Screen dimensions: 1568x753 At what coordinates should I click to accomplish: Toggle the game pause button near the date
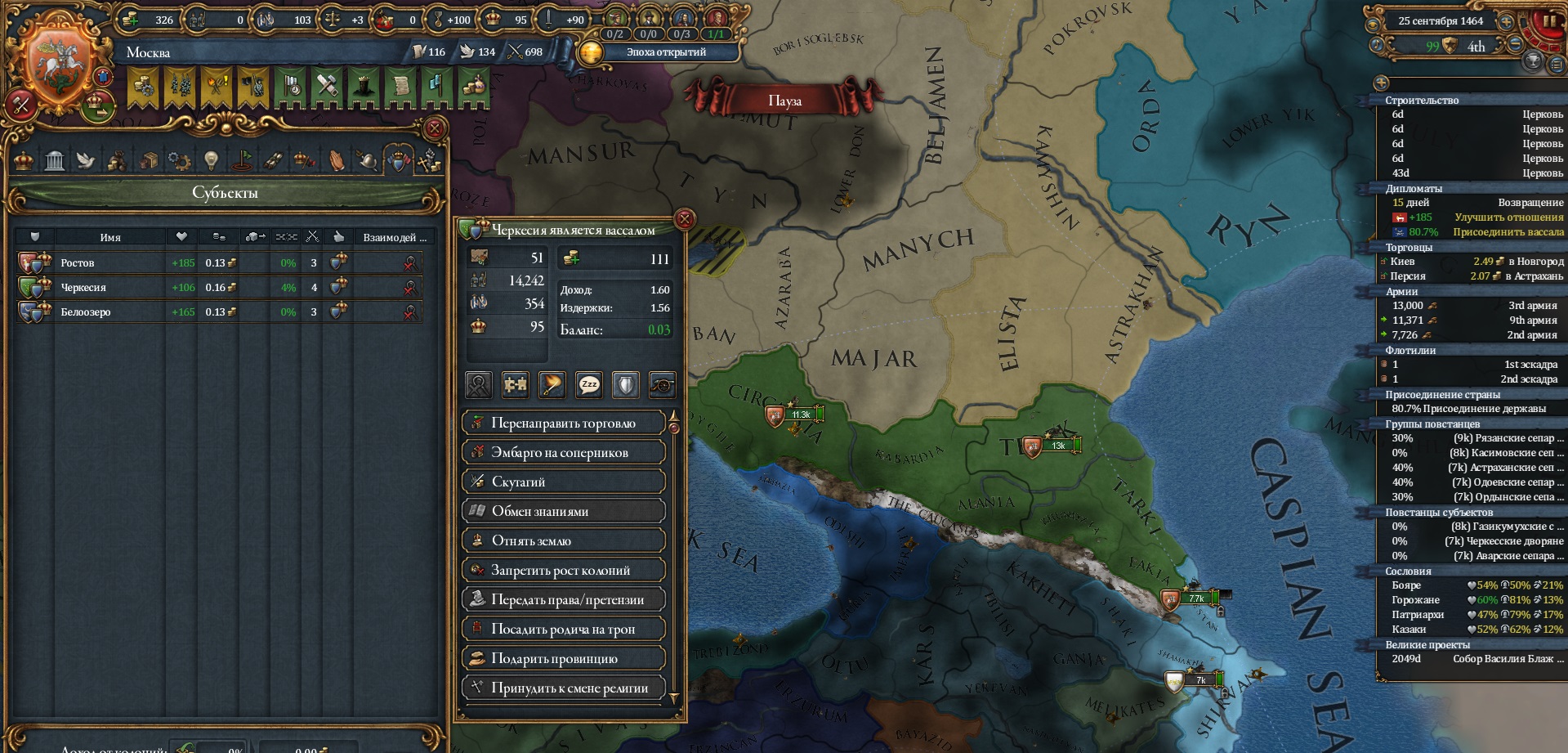pyautogui.click(x=1547, y=22)
